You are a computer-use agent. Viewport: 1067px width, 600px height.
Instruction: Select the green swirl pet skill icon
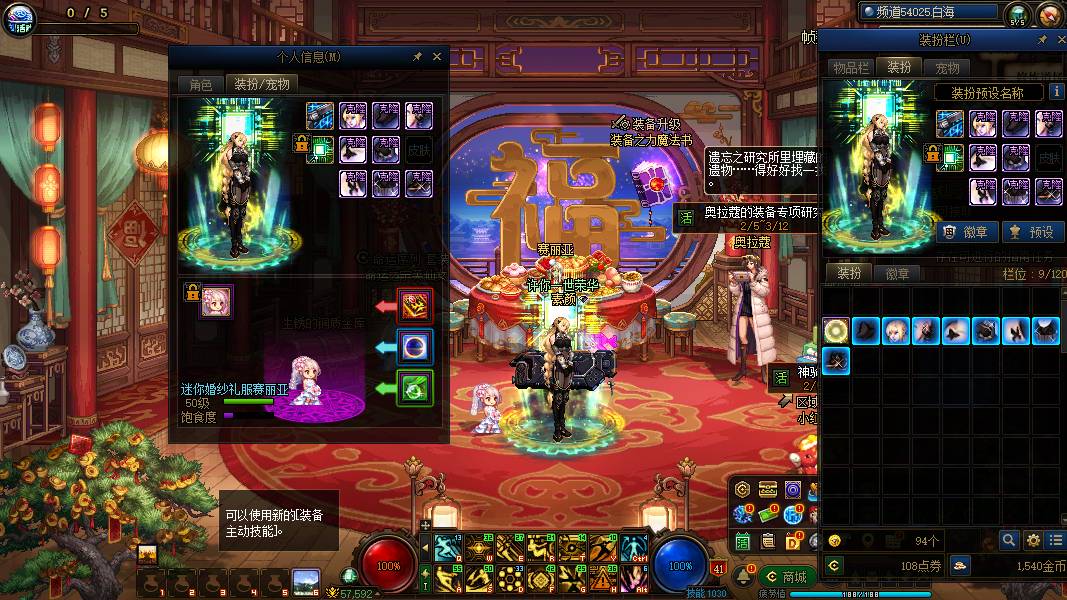(415, 388)
